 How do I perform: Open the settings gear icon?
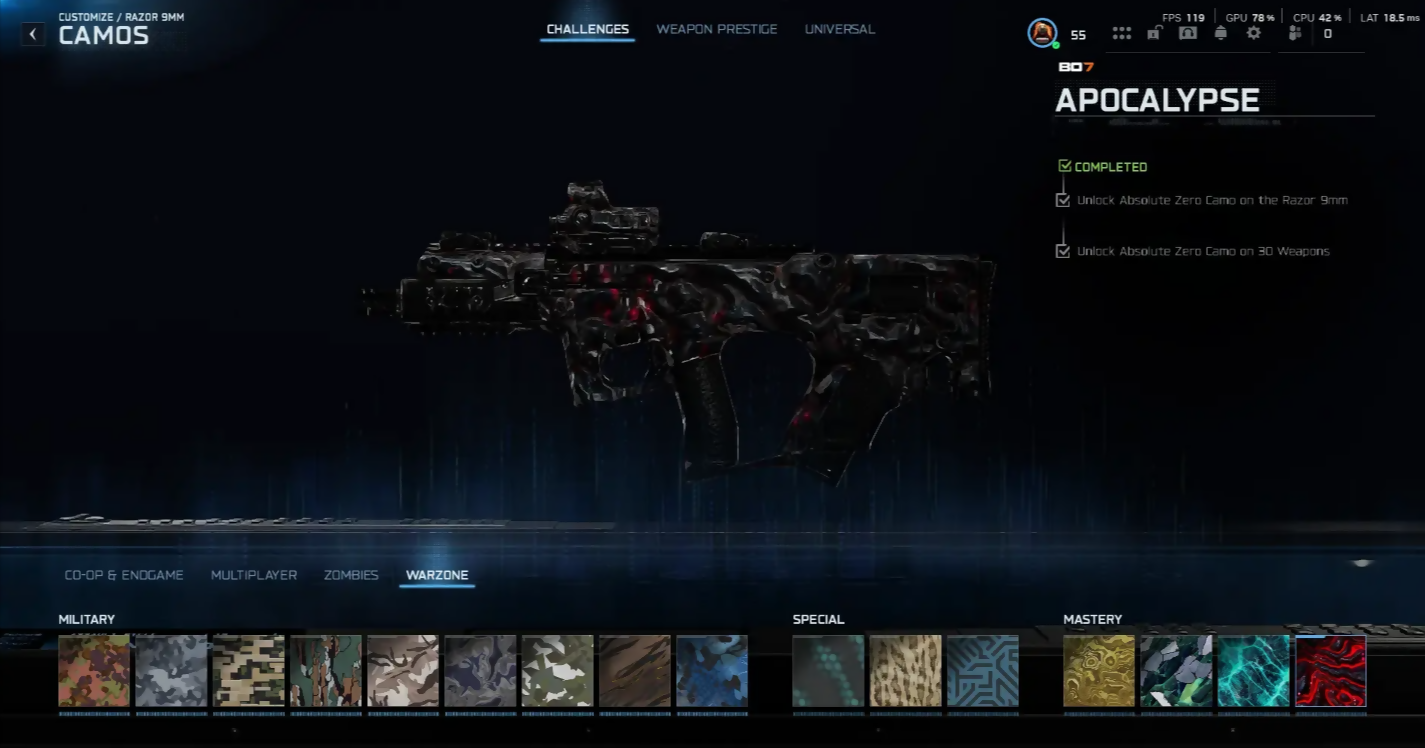tap(1253, 33)
